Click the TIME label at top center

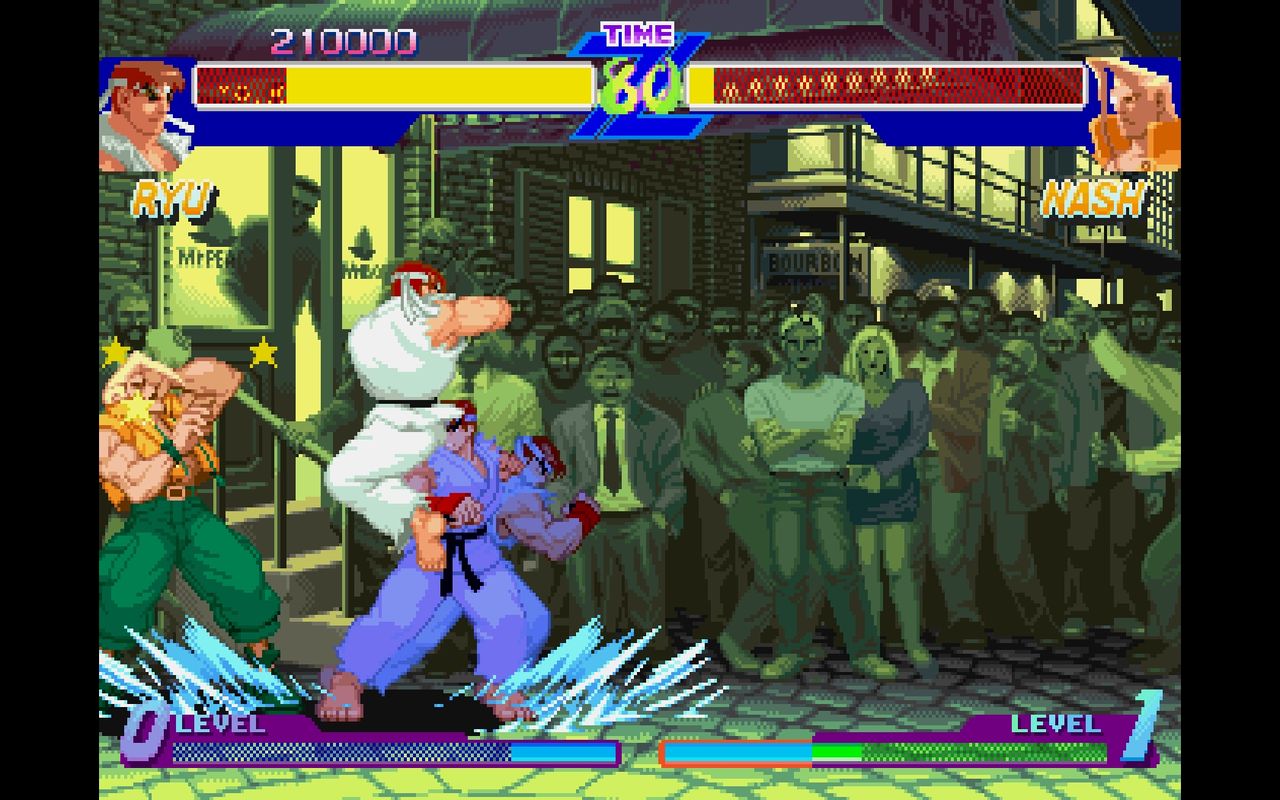tap(636, 33)
